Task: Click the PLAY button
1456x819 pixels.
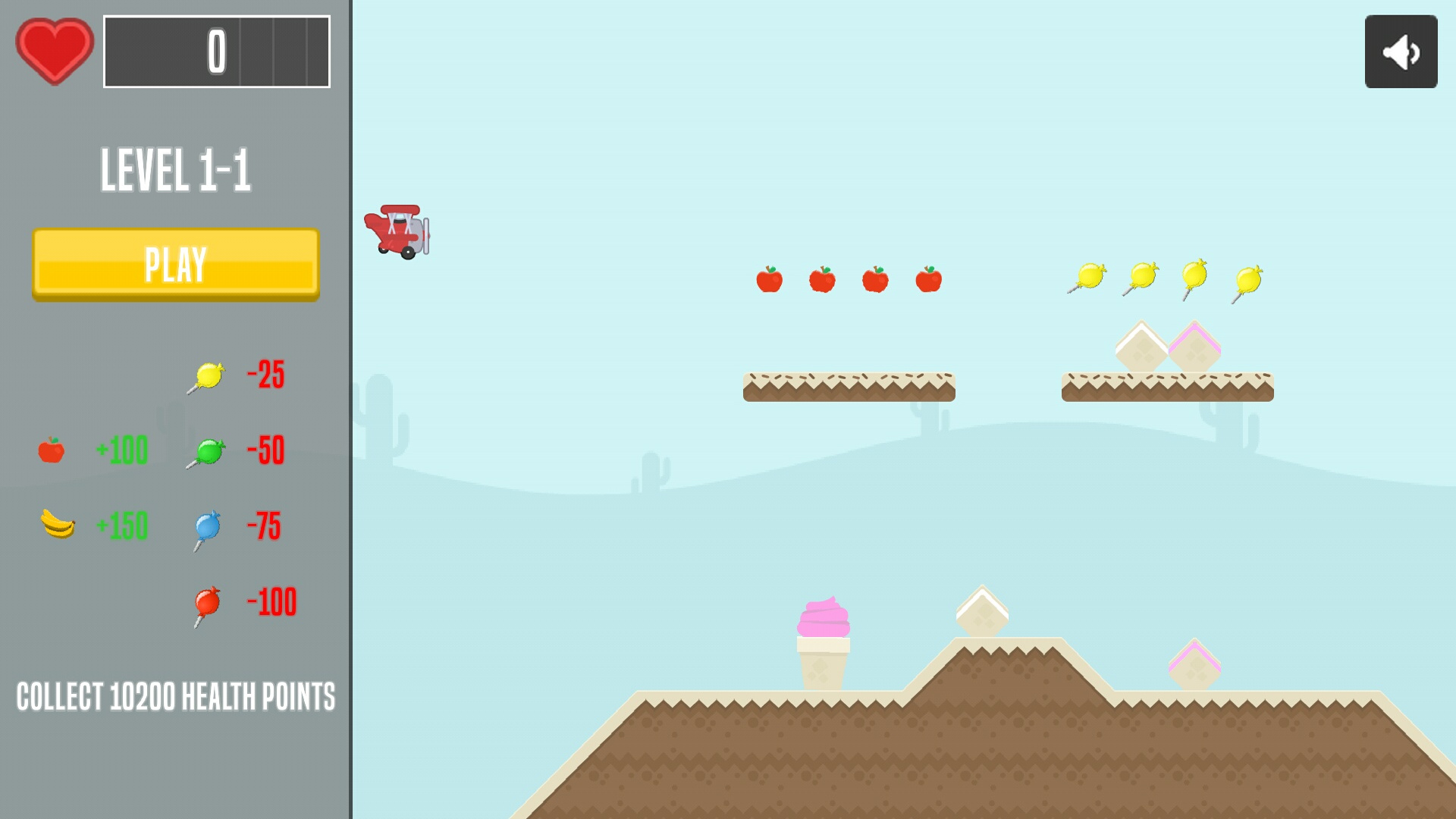Action: pos(175,265)
